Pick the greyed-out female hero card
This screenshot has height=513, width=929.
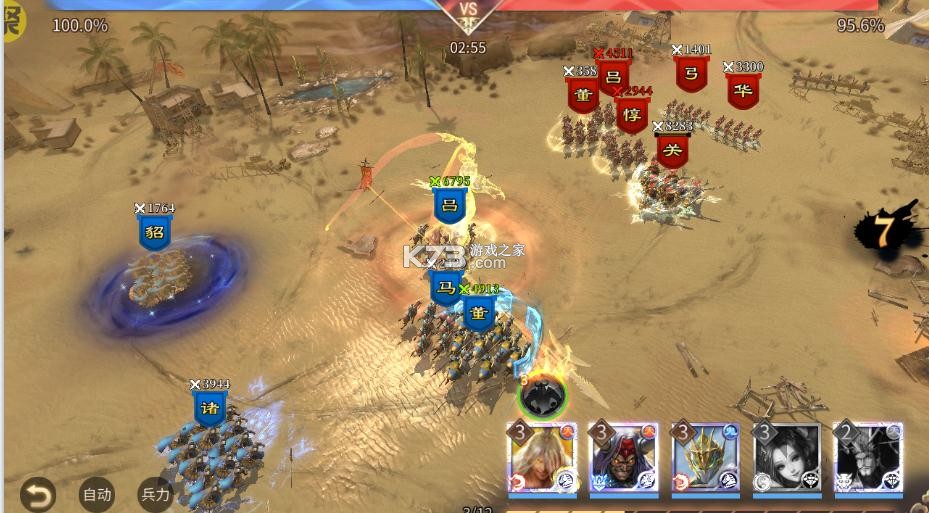pos(786,457)
